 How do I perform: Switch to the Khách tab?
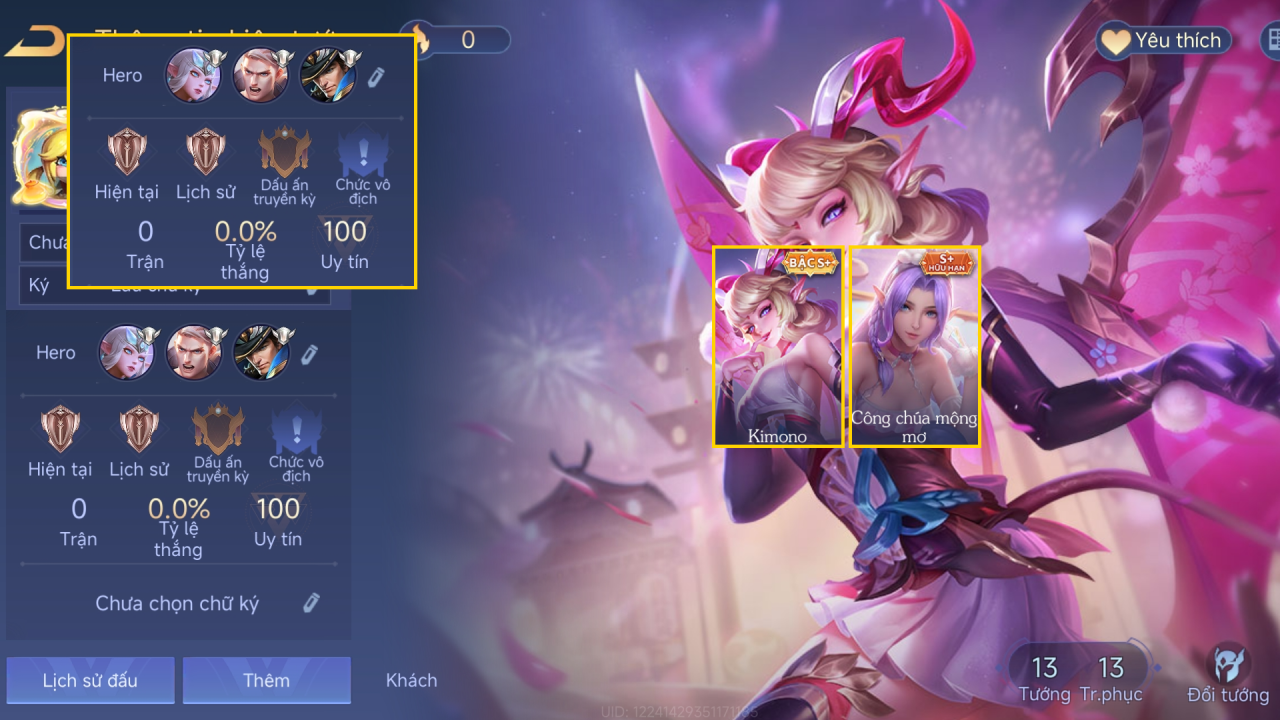click(x=411, y=680)
